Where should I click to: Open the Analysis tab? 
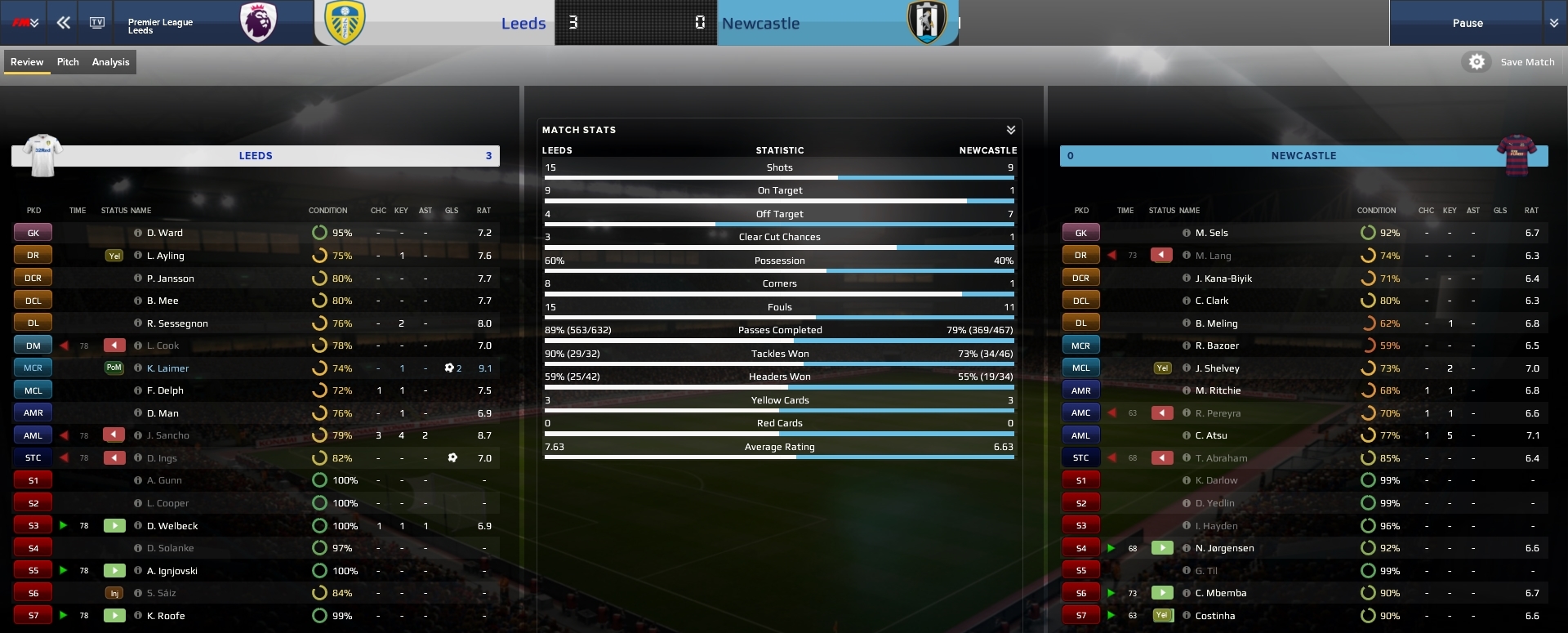[x=110, y=62]
